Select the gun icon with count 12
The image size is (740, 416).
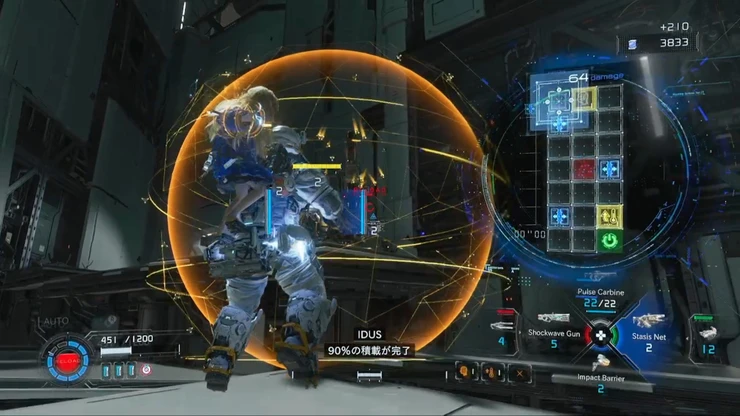click(x=708, y=333)
